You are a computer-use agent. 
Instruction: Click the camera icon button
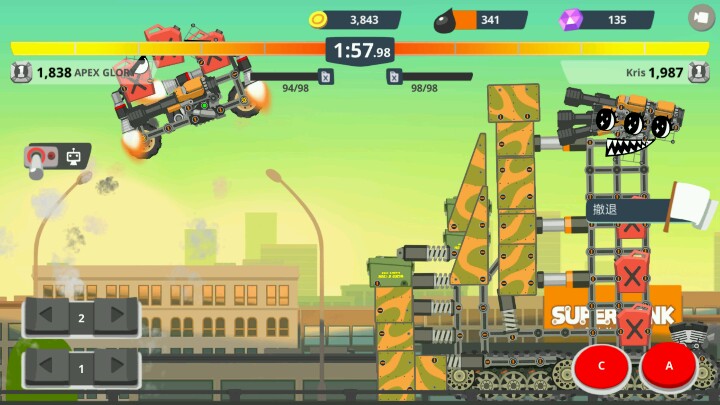click(701, 17)
